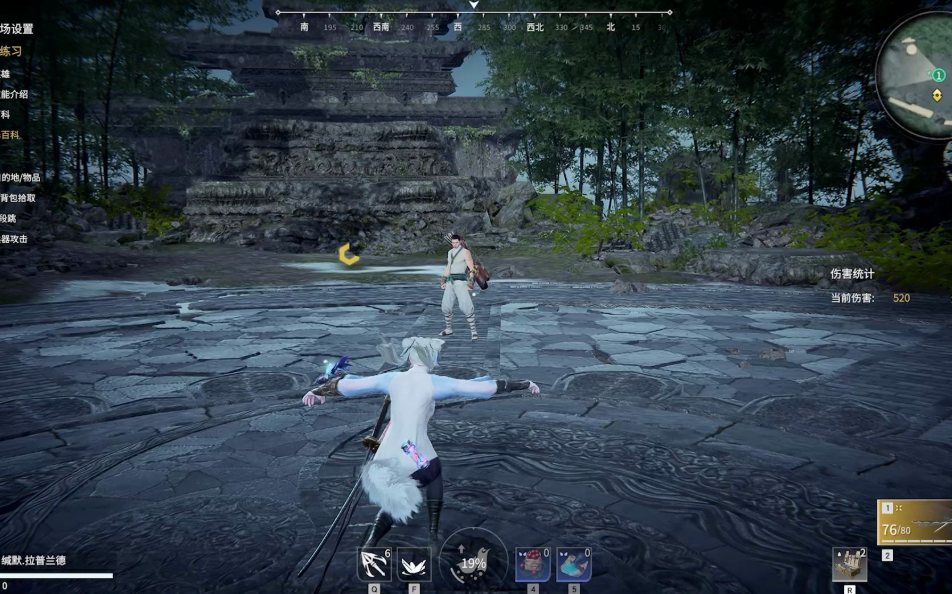Select the 背包拾取 backpack pickup entry
This screenshot has width=952, height=594.
[17, 198]
